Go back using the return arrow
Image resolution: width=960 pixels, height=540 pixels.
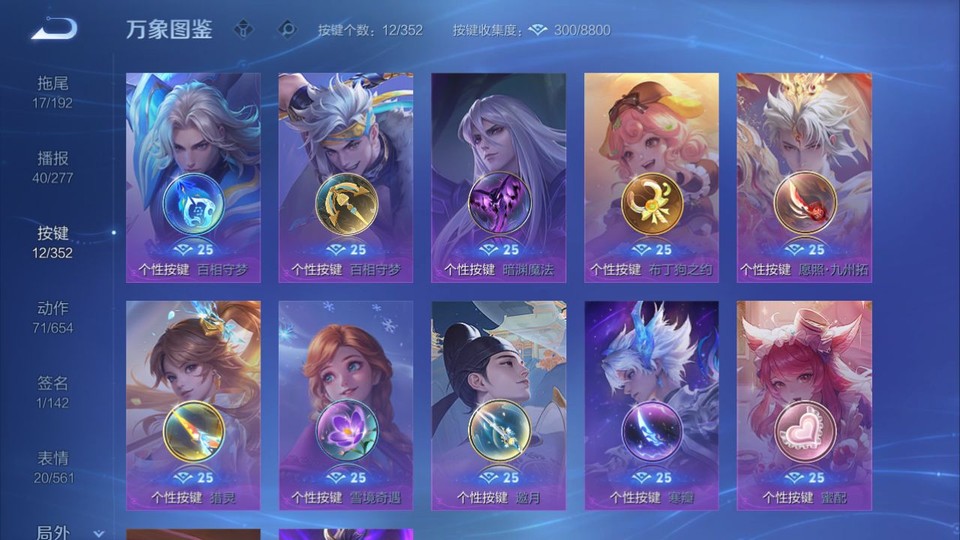[54, 29]
